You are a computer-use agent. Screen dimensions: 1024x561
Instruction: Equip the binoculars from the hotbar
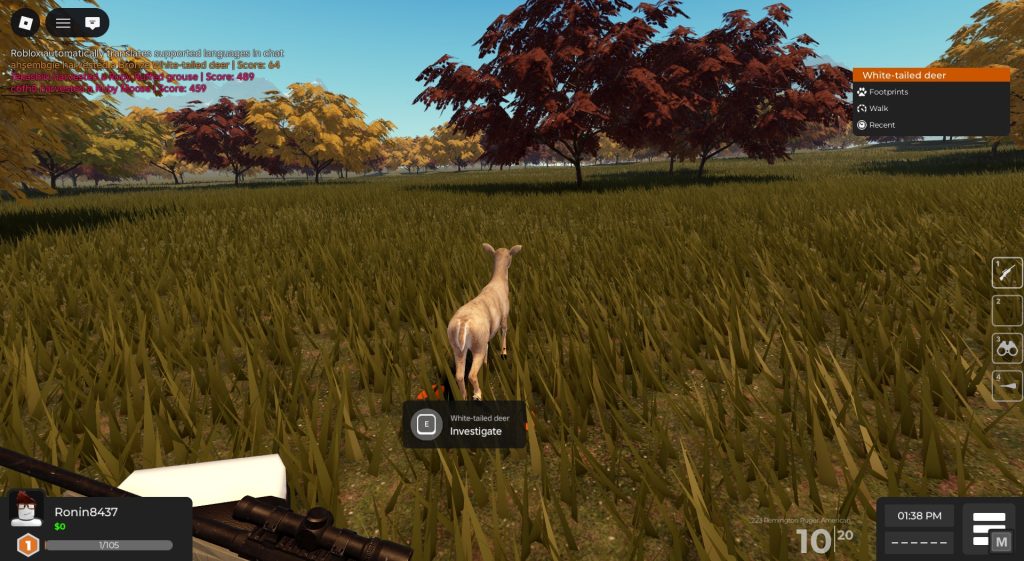1007,348
